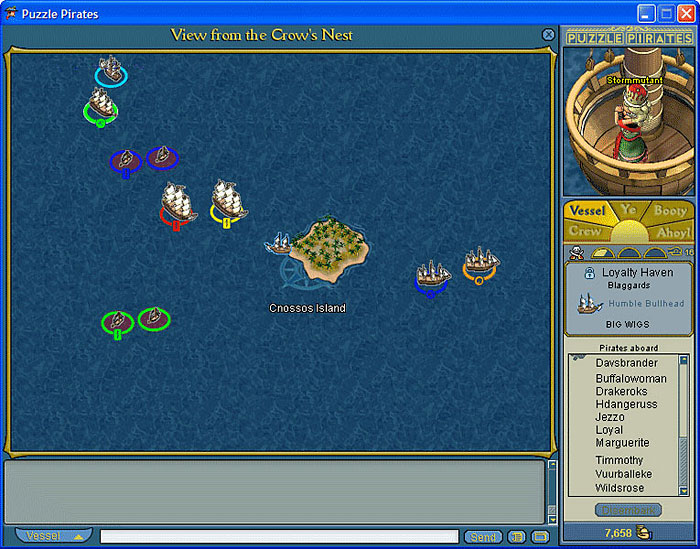Close the Crow's Nest view

pyautogui.click(x=548, y=34)
